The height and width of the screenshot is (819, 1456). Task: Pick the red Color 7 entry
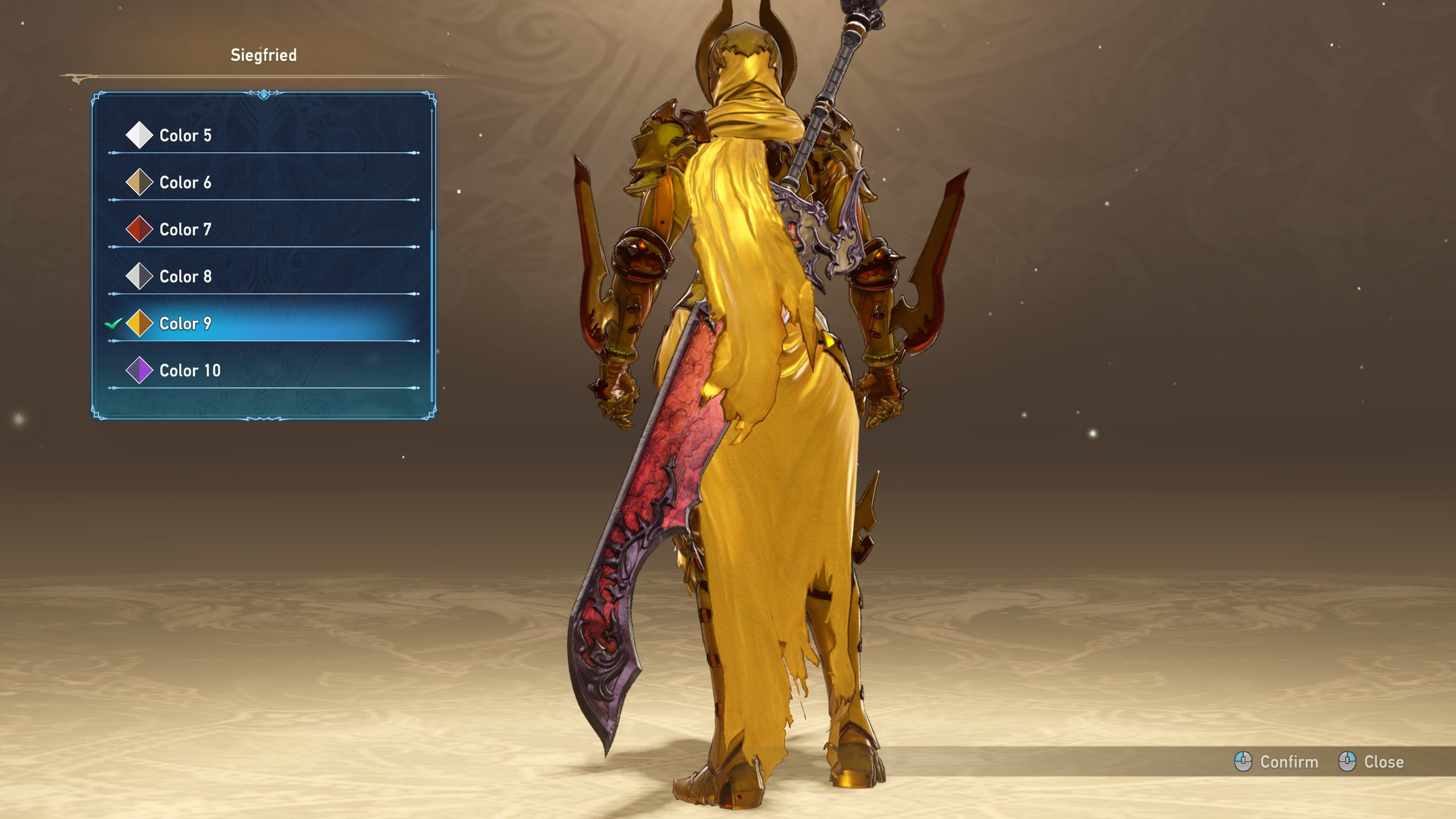tap(185, 230)
